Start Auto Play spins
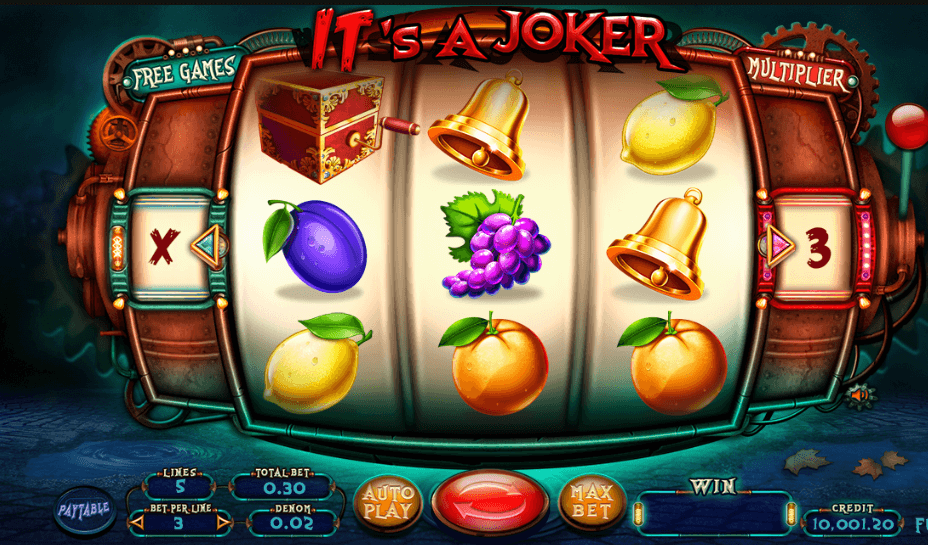This screenshot has height=545, width=928. coord(387,503)
